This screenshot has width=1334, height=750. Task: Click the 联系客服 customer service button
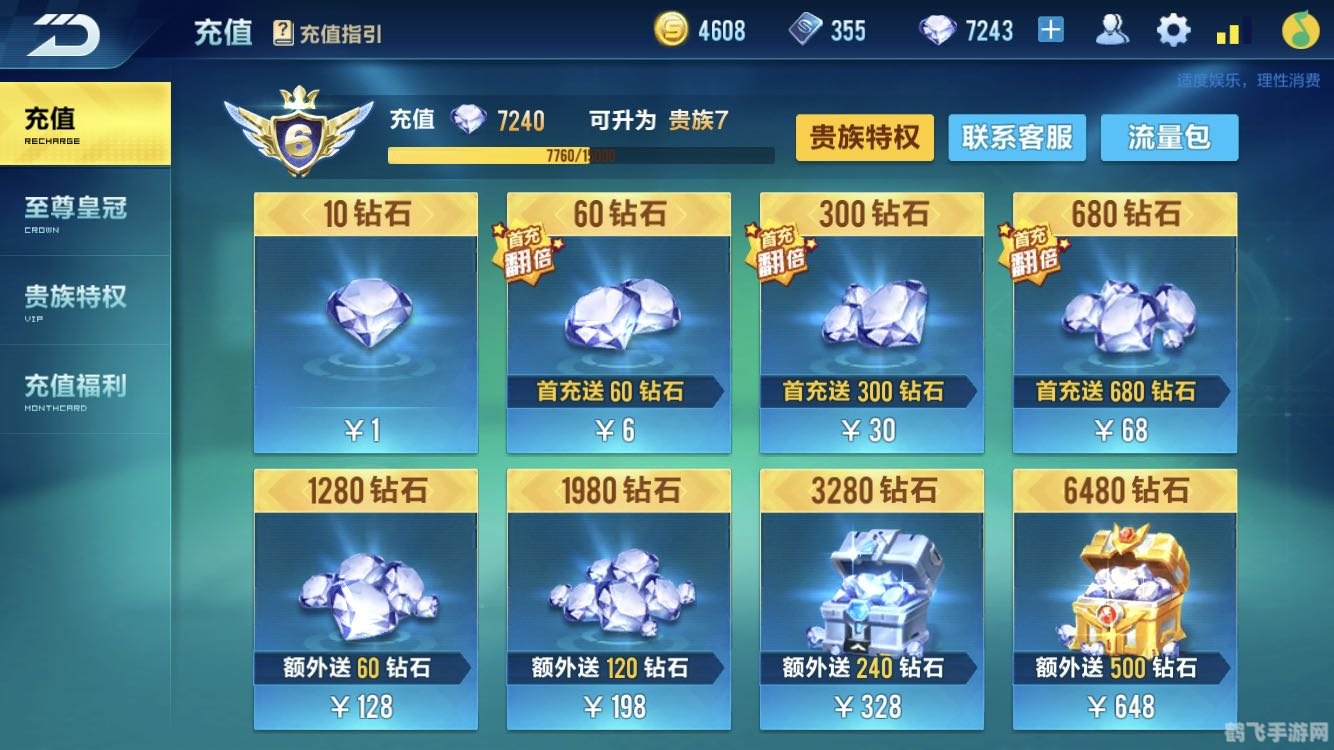[x=1017, y=138]
